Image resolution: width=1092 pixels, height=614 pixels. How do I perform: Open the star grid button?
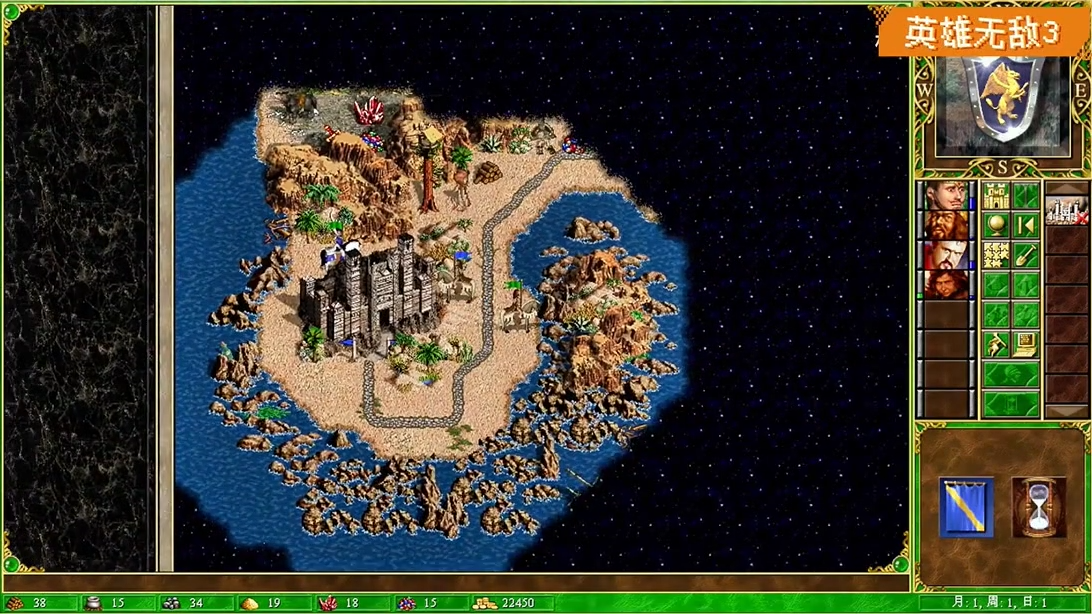point(995,255)
